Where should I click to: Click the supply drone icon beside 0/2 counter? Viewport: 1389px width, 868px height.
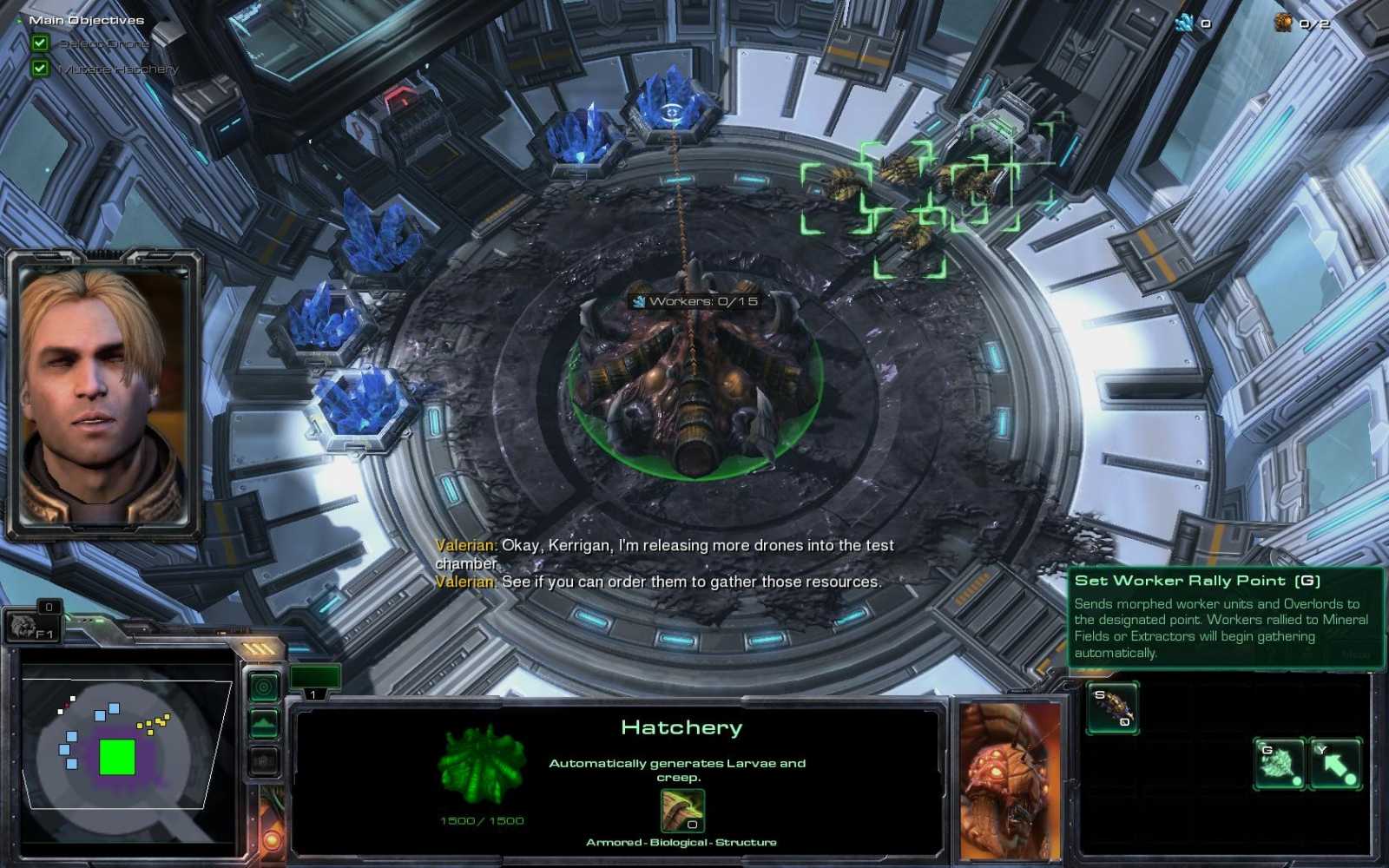(1283, 24)
